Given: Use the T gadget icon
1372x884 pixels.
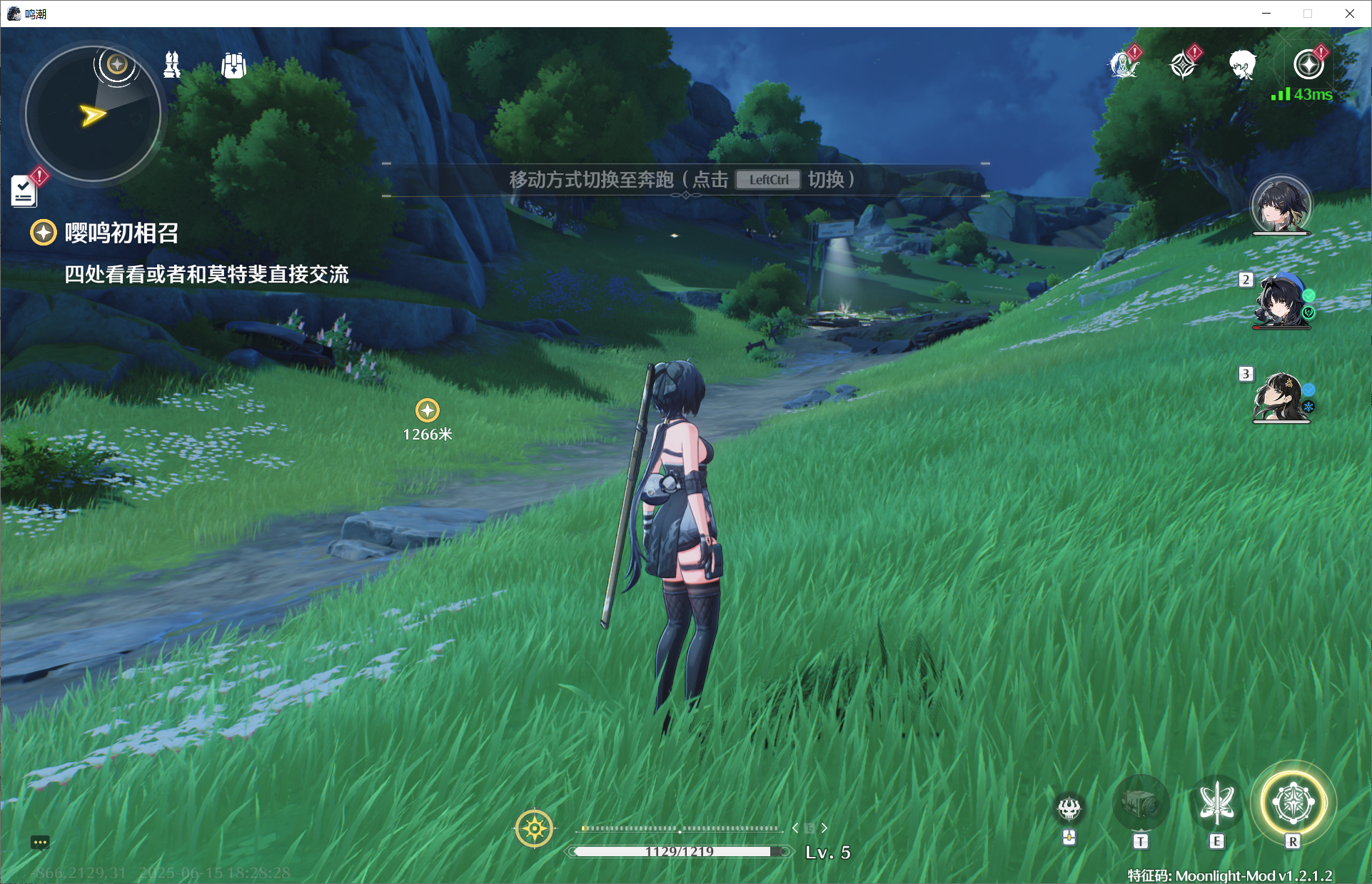Looking at the screenshot, I should coord(1141,805).
